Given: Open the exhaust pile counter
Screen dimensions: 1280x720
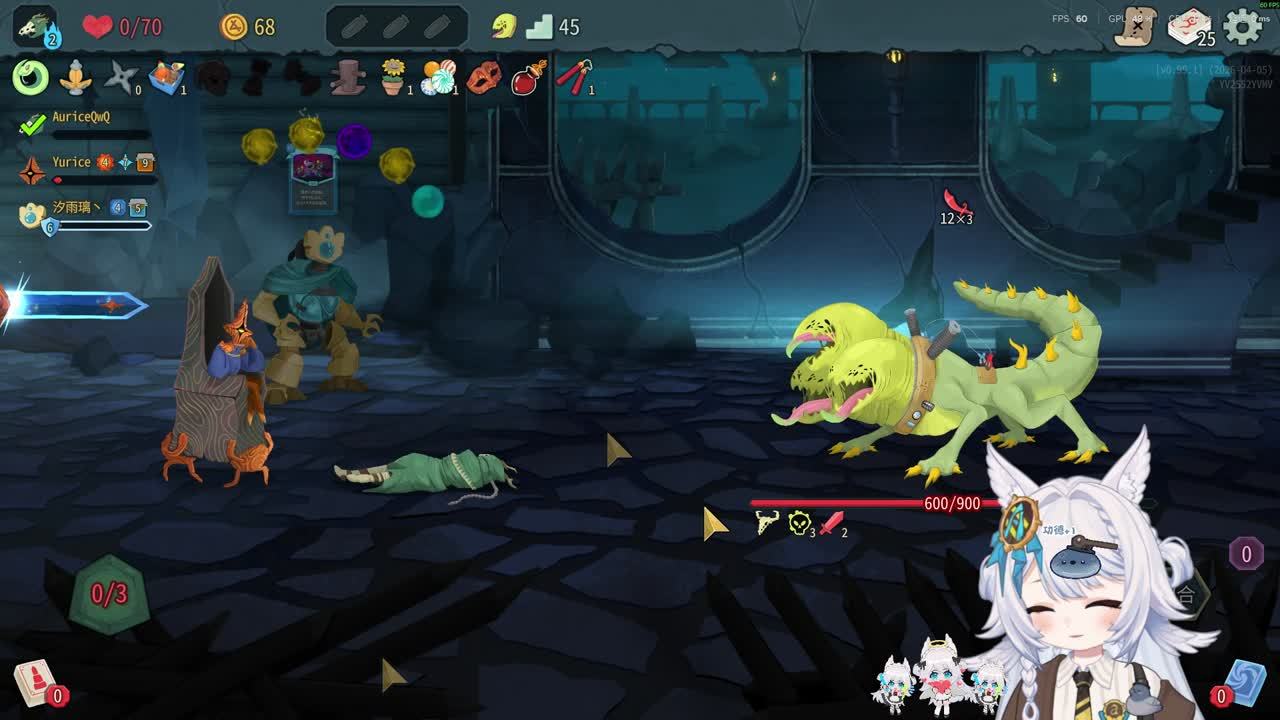Looking at the screenshot, I should tap(1246, 554).
